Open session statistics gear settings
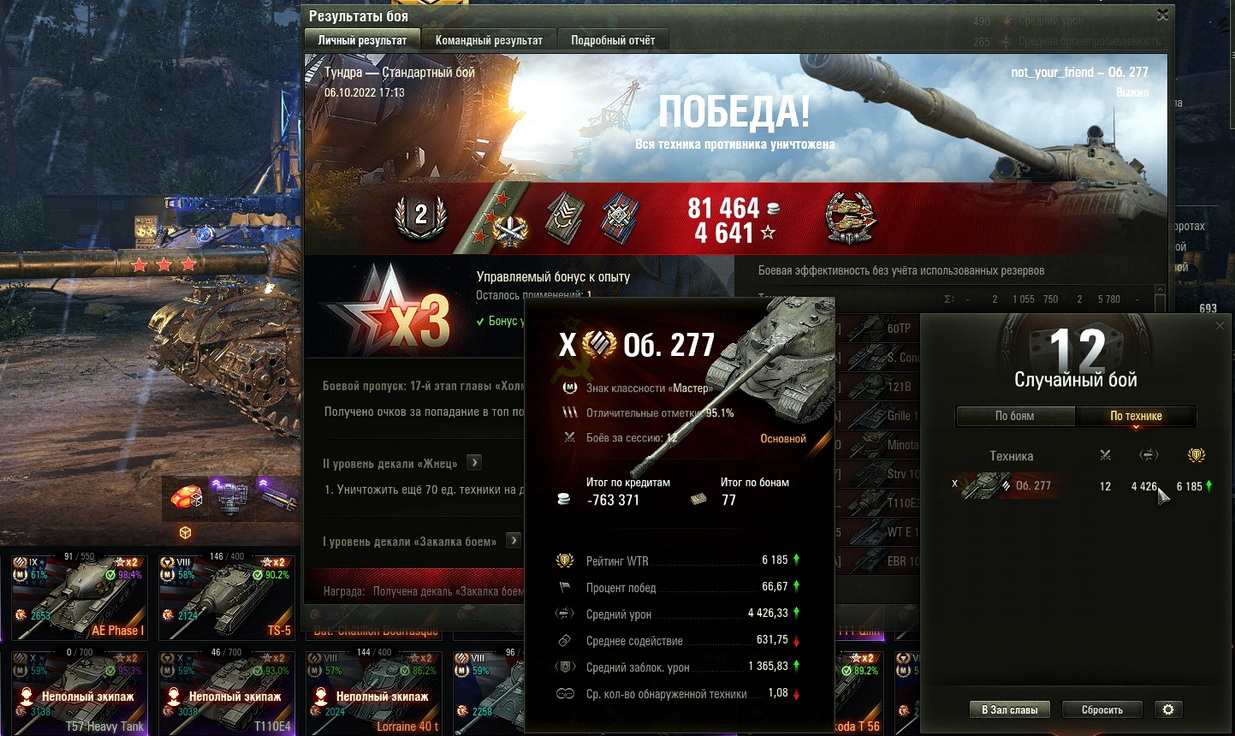 [x=1167, y=710]
